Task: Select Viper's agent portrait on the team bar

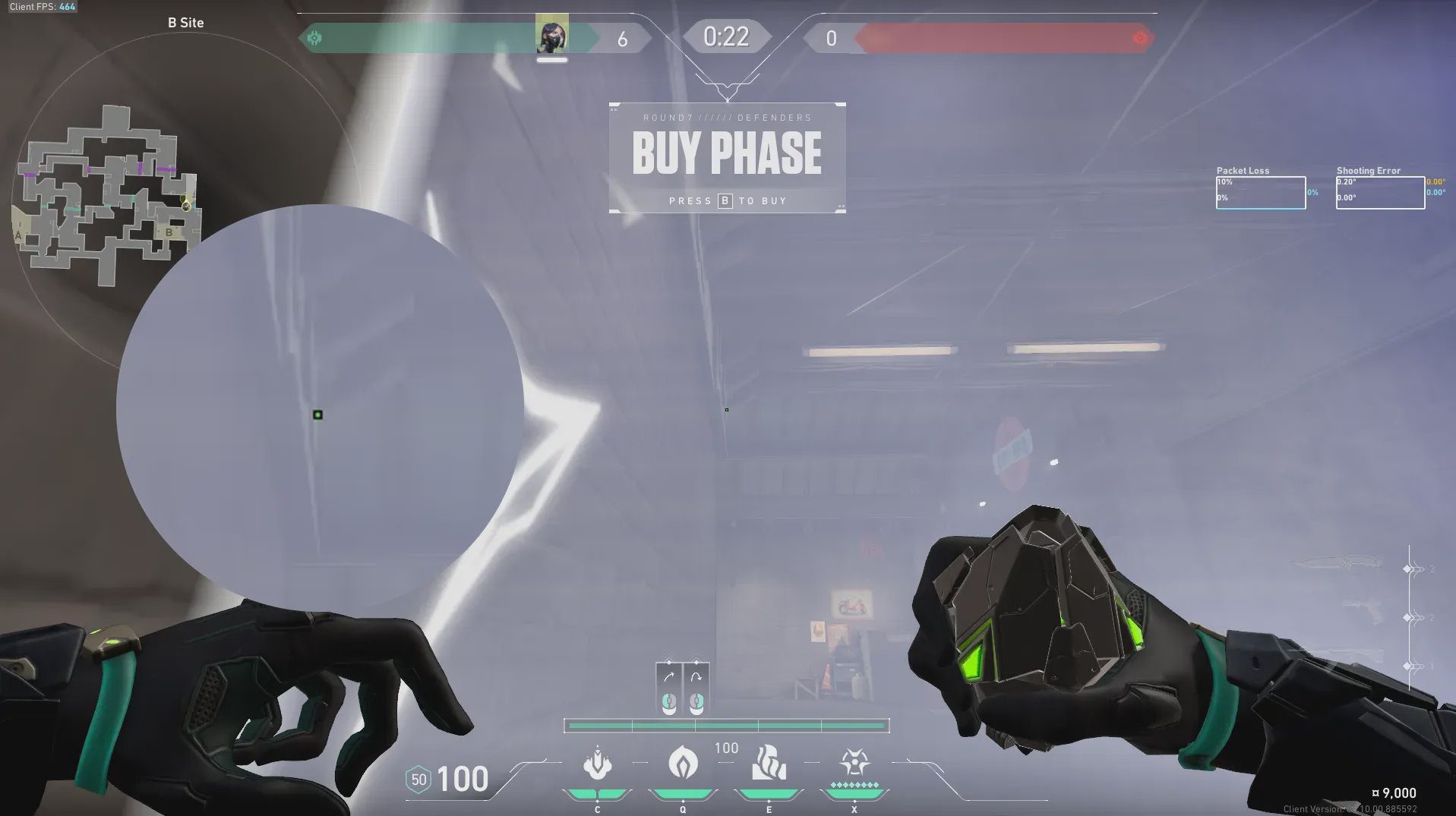Action: point(551,36)
